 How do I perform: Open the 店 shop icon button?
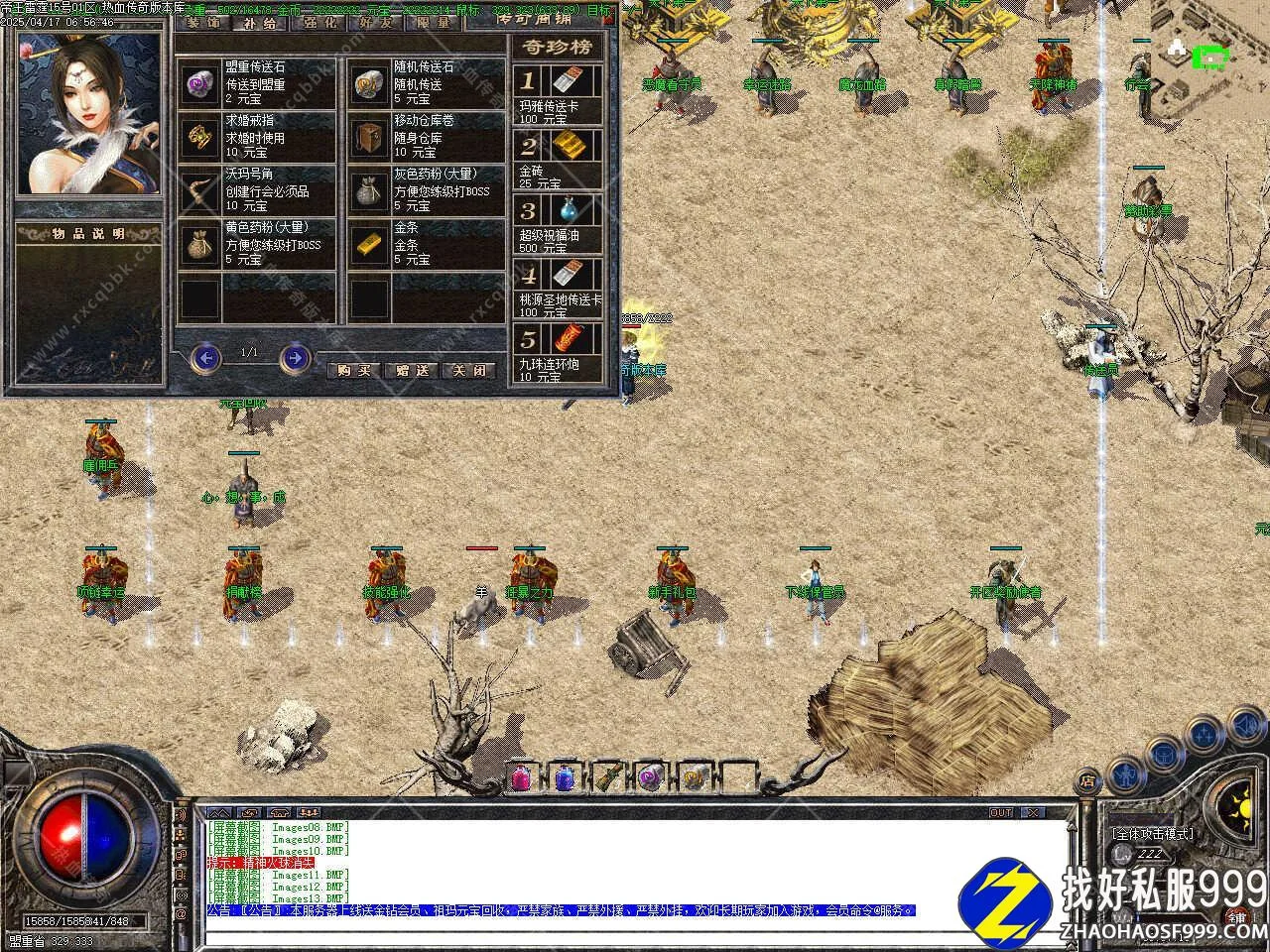(x=1087, y=782)
